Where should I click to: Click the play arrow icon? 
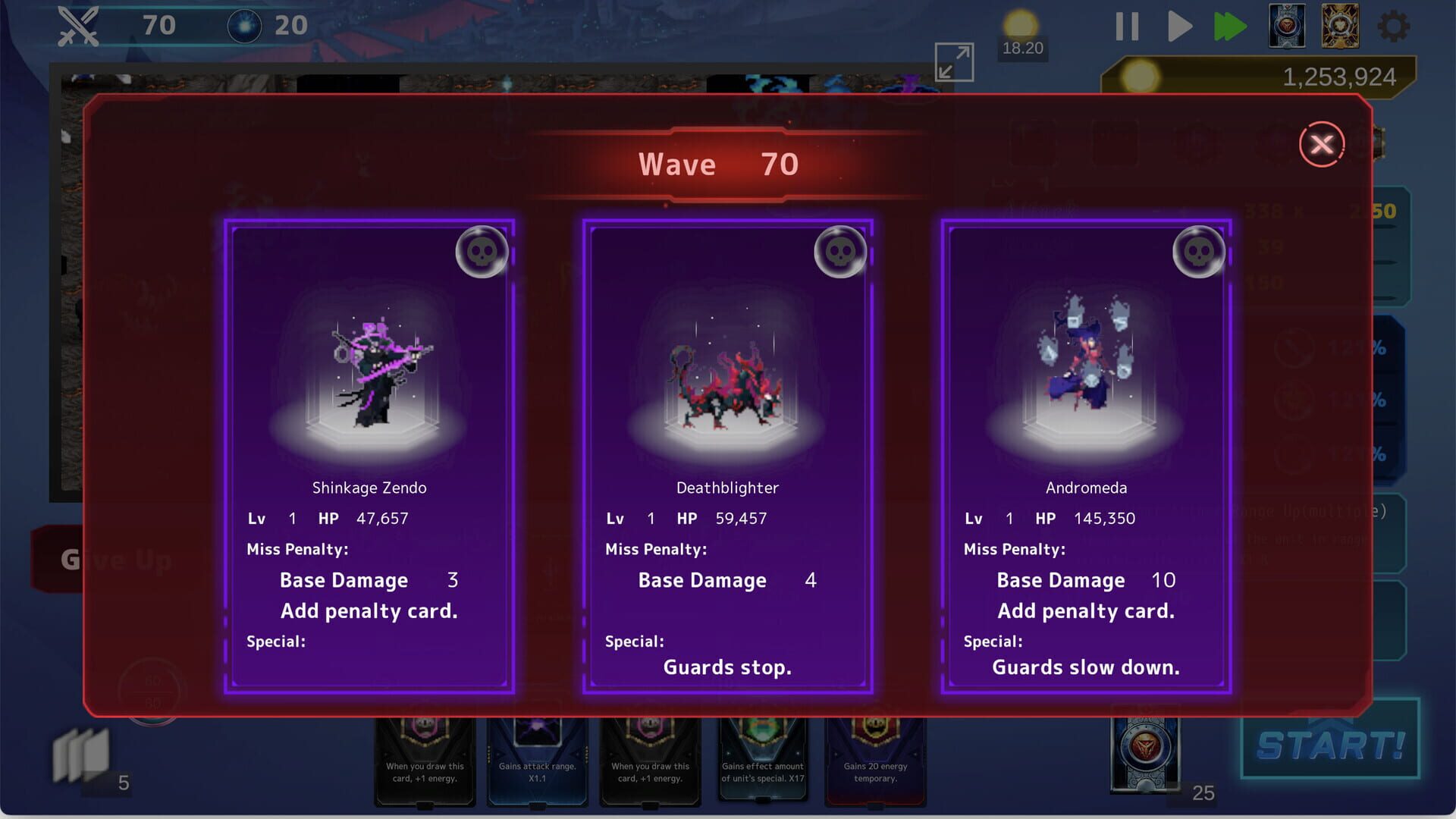1179,26
